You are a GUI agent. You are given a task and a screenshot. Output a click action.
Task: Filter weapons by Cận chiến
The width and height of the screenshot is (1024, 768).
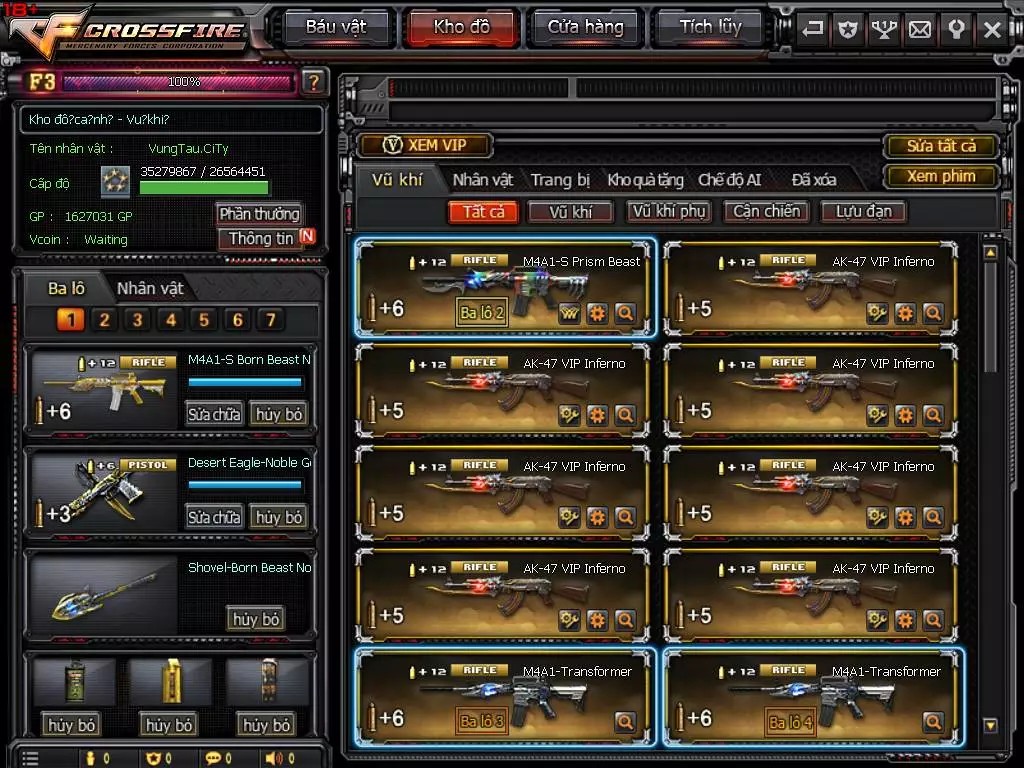[767, 211]
